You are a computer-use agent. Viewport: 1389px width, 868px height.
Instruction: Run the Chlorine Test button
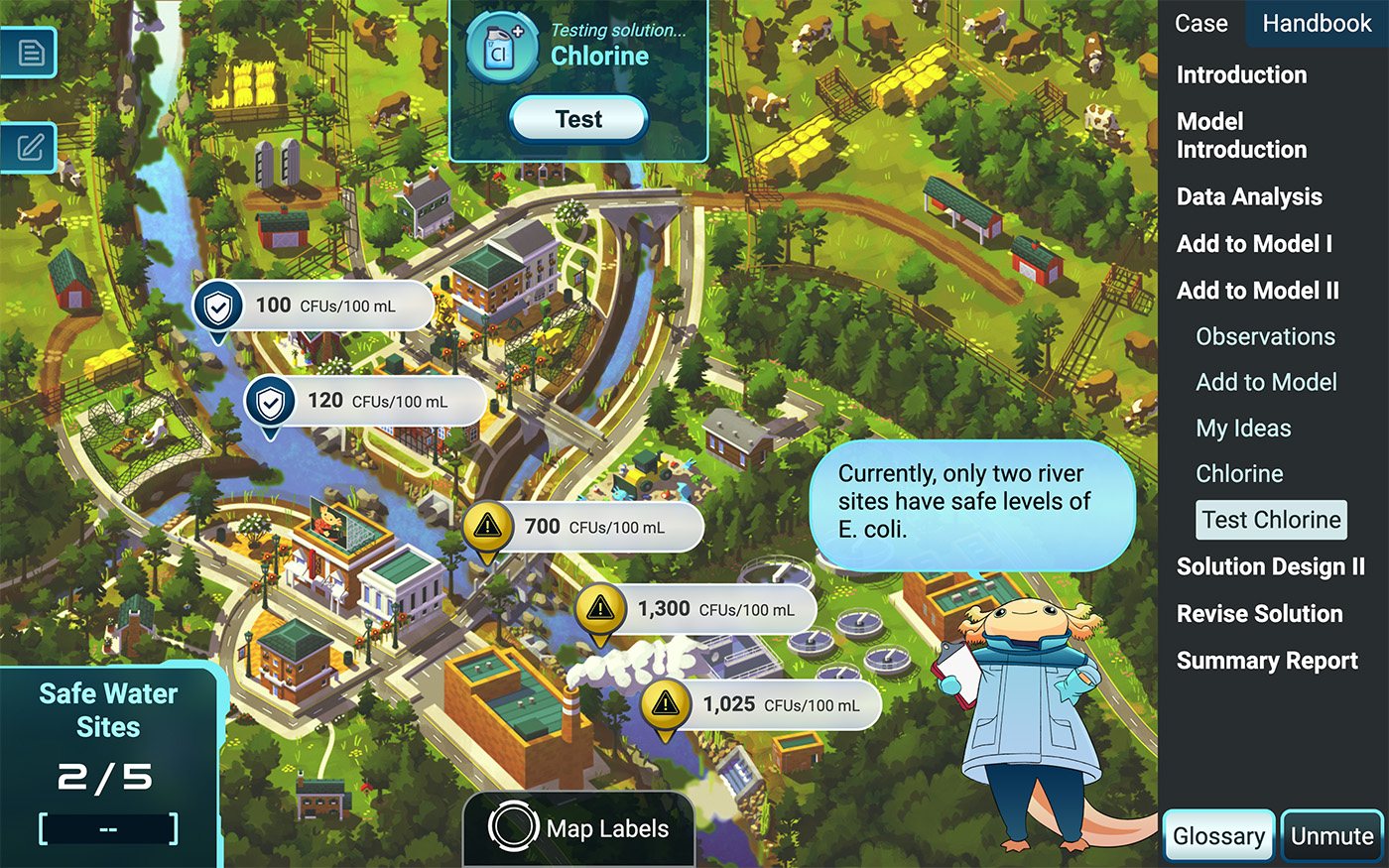578,120
